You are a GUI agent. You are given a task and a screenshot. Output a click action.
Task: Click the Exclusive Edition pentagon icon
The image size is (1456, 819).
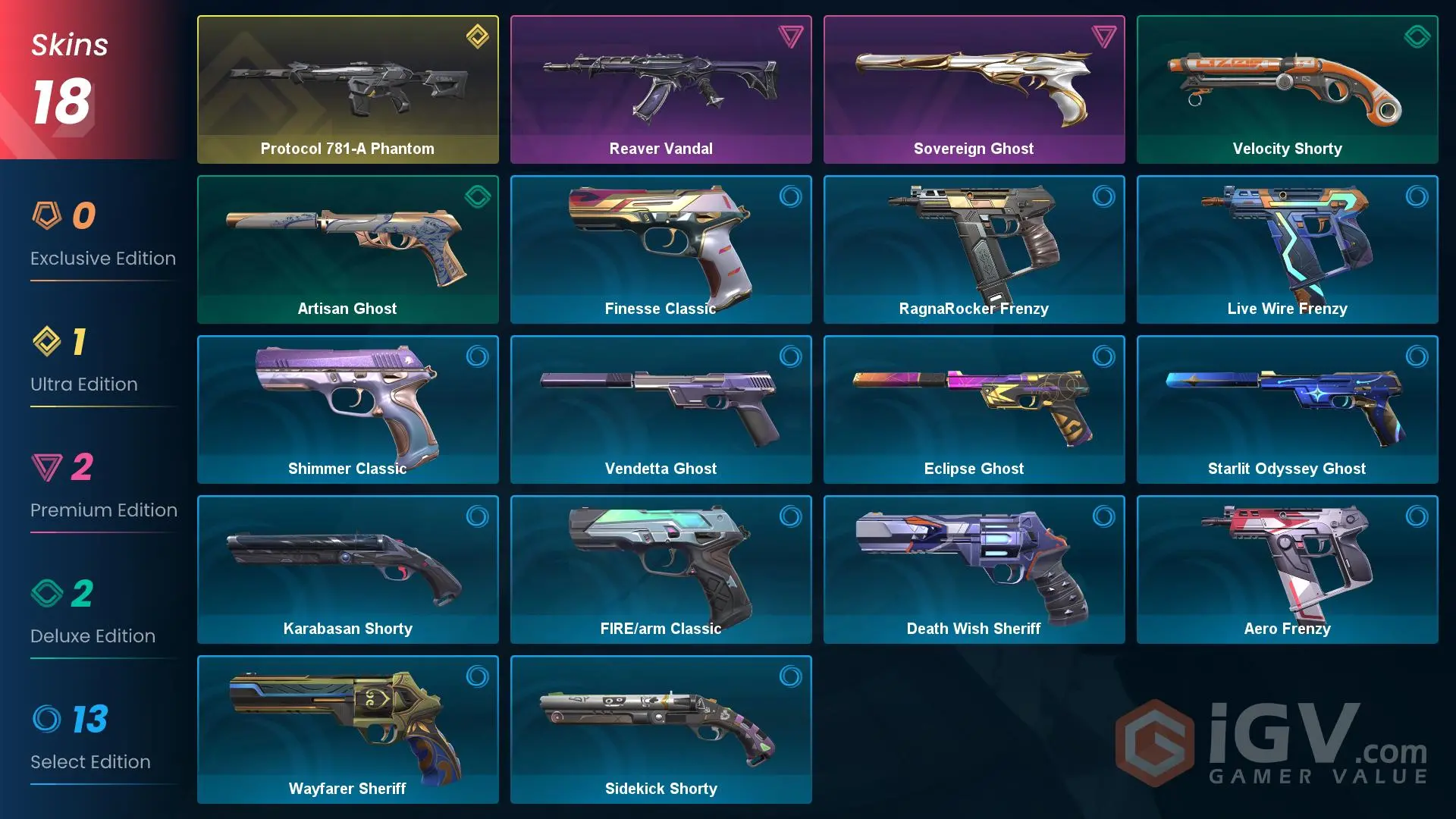[47, 216]
